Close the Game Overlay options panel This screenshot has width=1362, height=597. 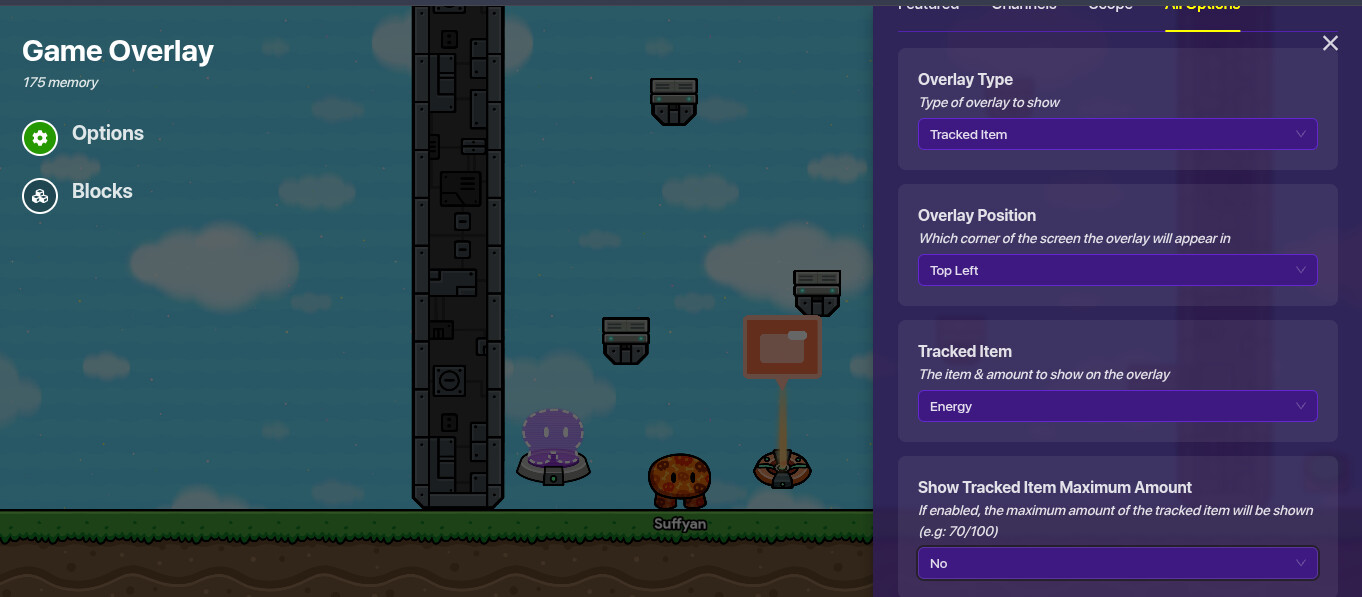pos(1330,43)
